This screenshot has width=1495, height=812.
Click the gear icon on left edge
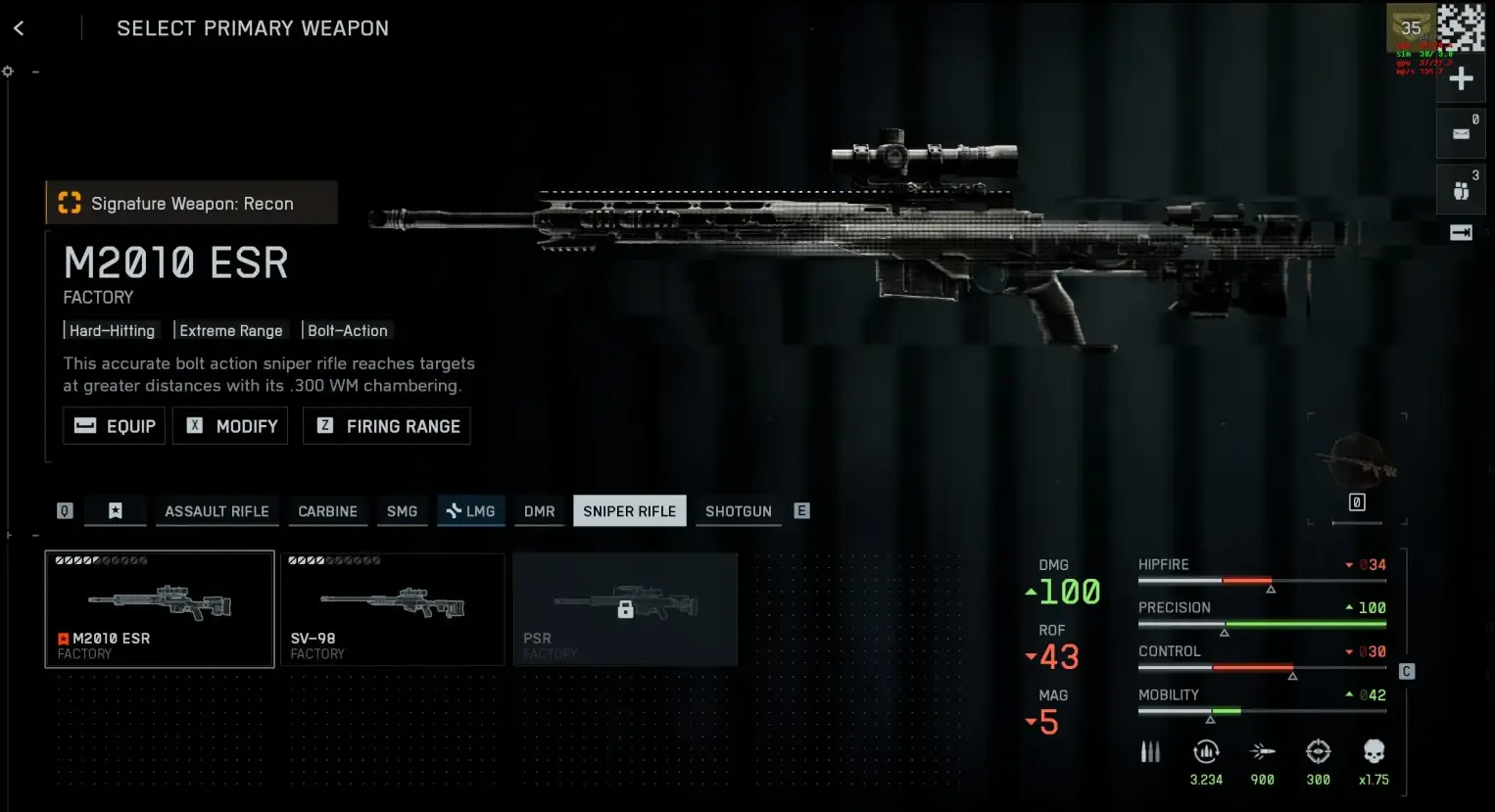point(8,72)
